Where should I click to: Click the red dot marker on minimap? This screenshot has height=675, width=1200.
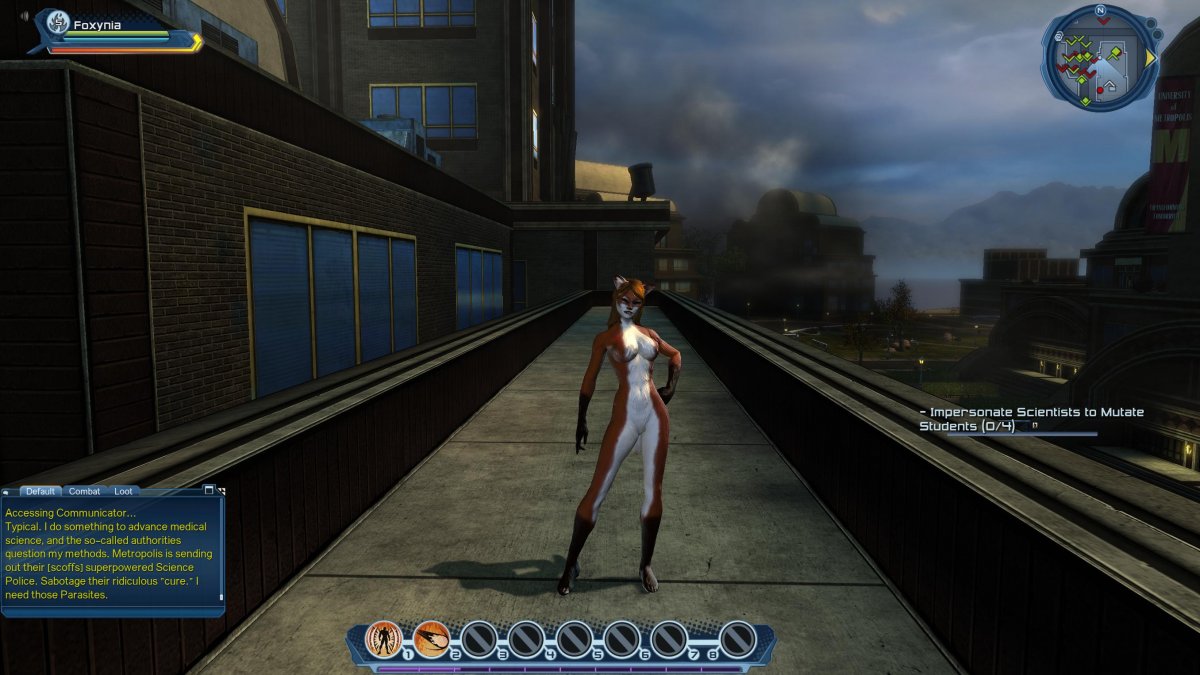pyautogui.click(x=1100, y=90)
